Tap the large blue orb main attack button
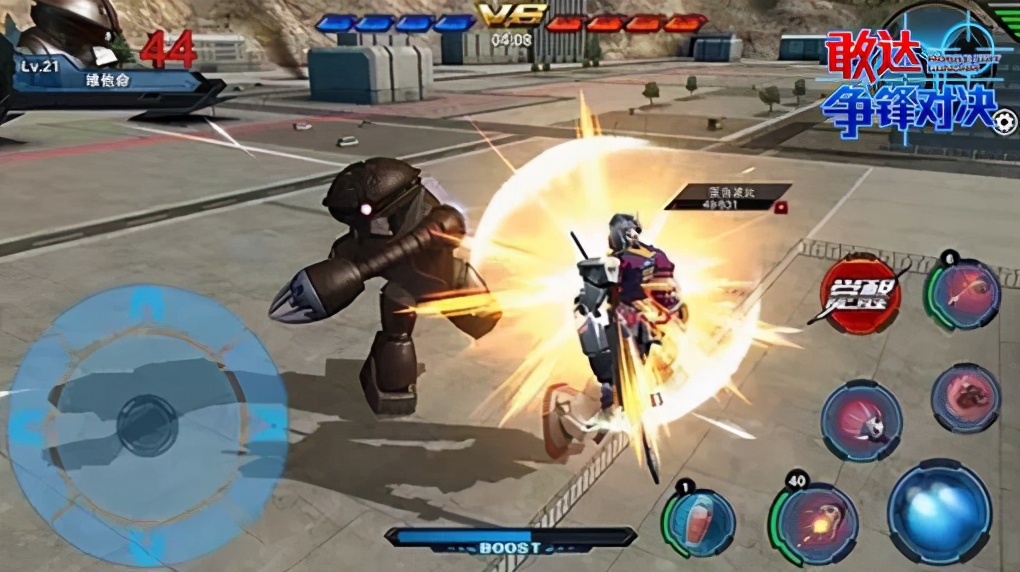 pyautogui.click(x=939, y=511)
